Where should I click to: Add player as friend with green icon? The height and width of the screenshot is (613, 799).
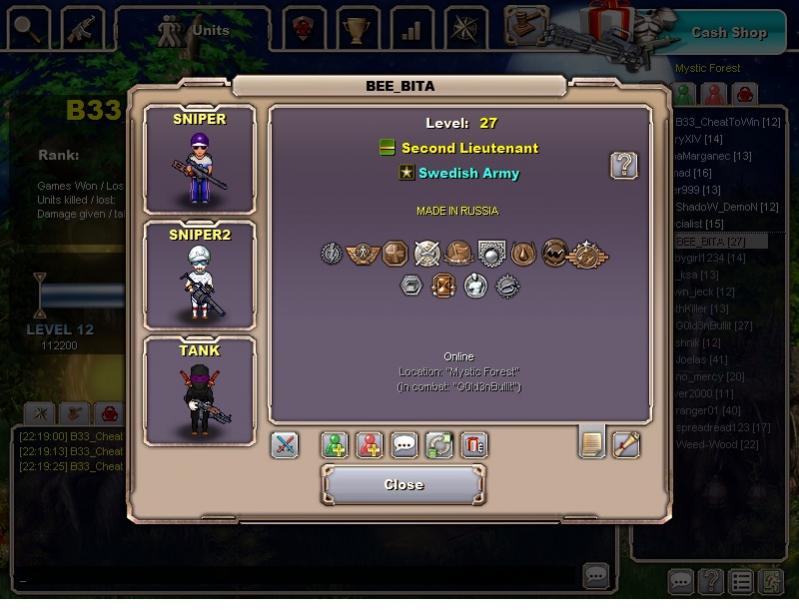pyautogui.click(x=335, y=445)
